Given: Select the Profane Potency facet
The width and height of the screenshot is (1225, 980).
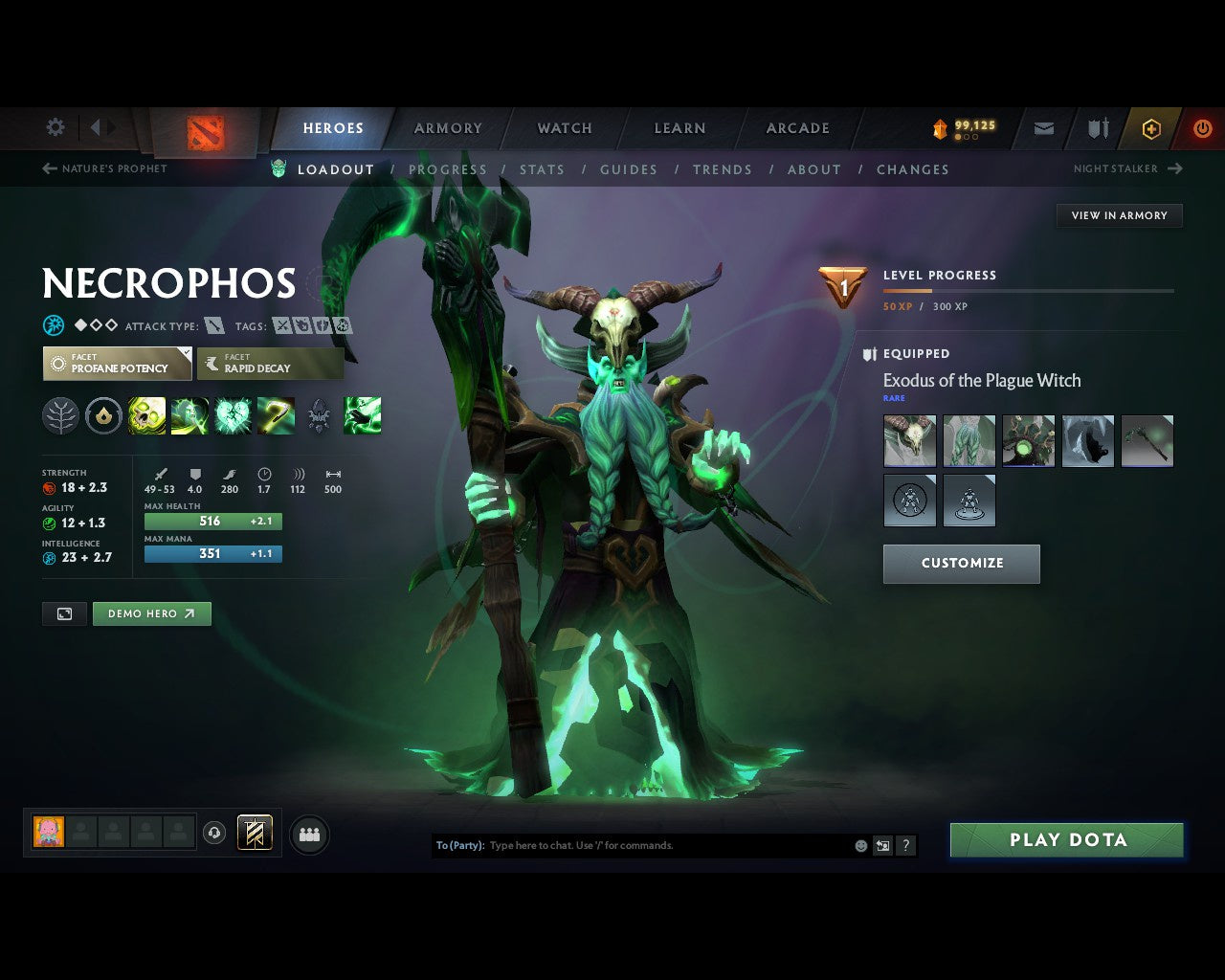Looking at the screenshot, I should 116,364.
